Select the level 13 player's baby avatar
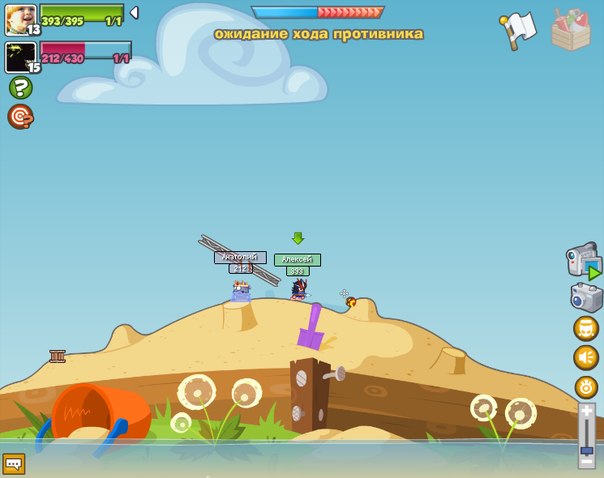Image resolution: width=604 pixels, height=478 pixels. click(20, 17)
